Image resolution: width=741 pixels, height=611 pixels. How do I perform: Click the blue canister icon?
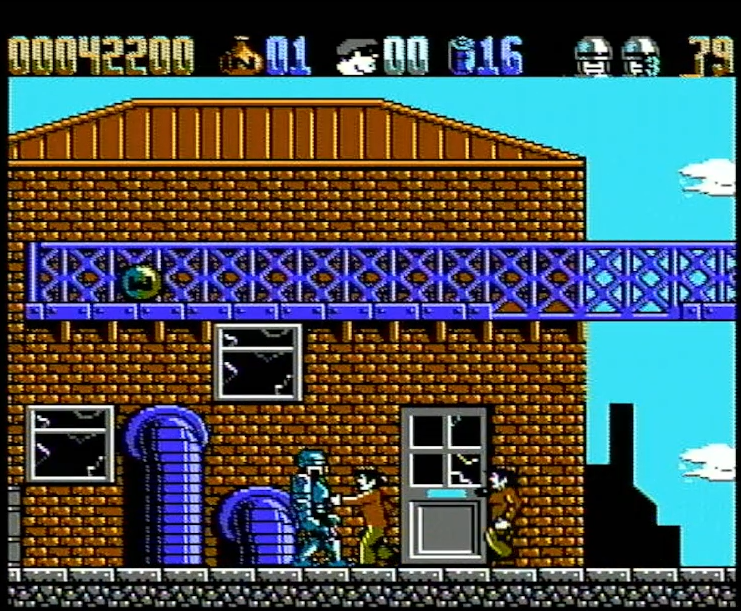[463, 57]
